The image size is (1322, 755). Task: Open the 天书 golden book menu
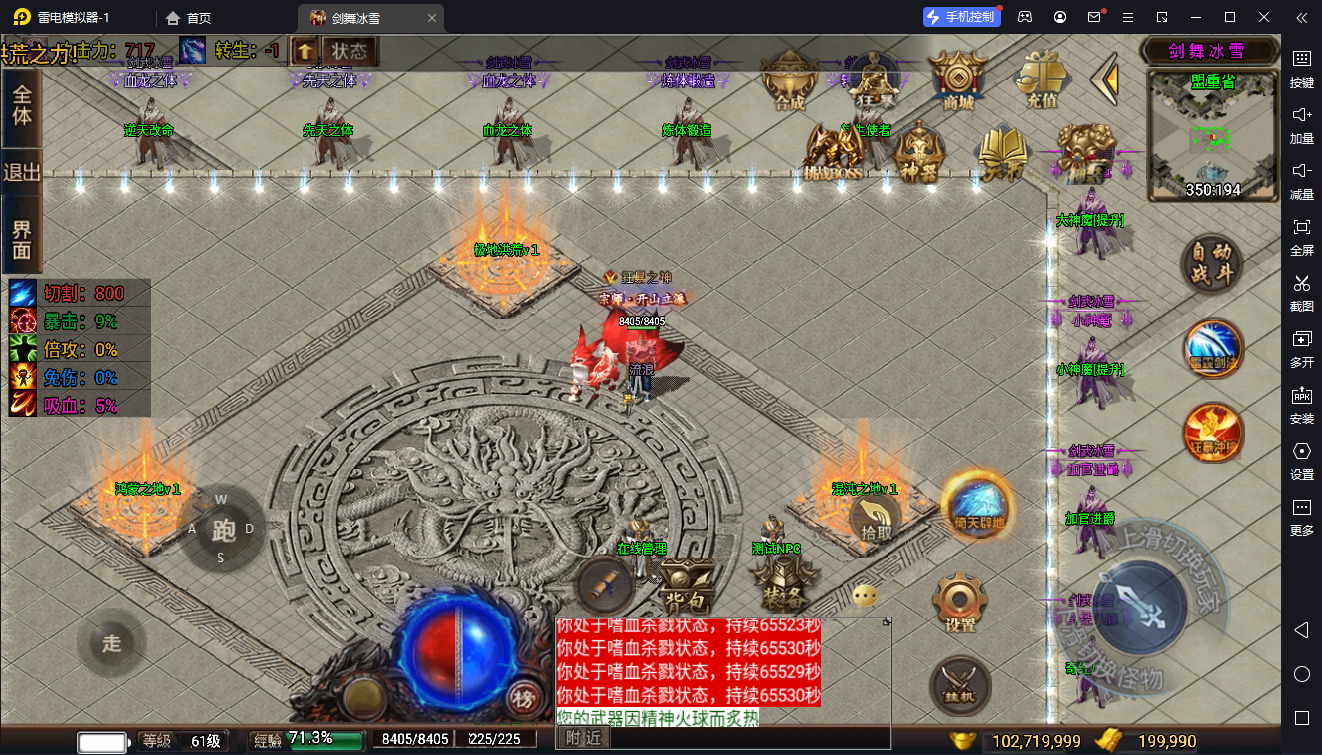tap(1002, 153)
